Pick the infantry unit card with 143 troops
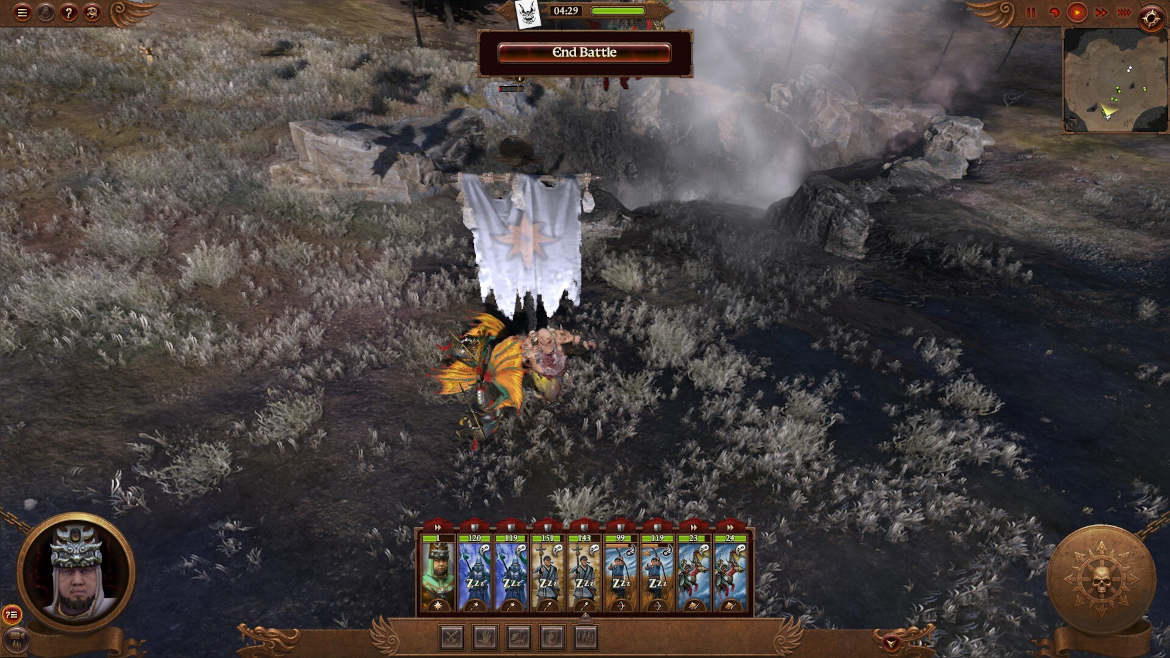This screenshot has width=1170, height=658. coord(583,572)
